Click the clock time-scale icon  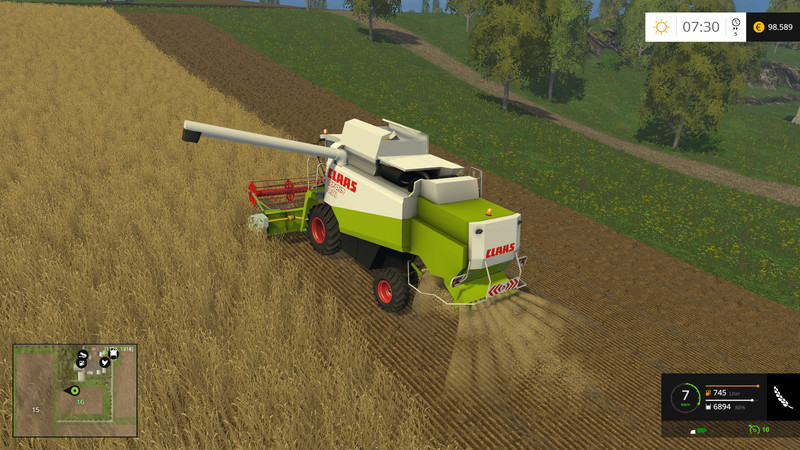[735, 26]
